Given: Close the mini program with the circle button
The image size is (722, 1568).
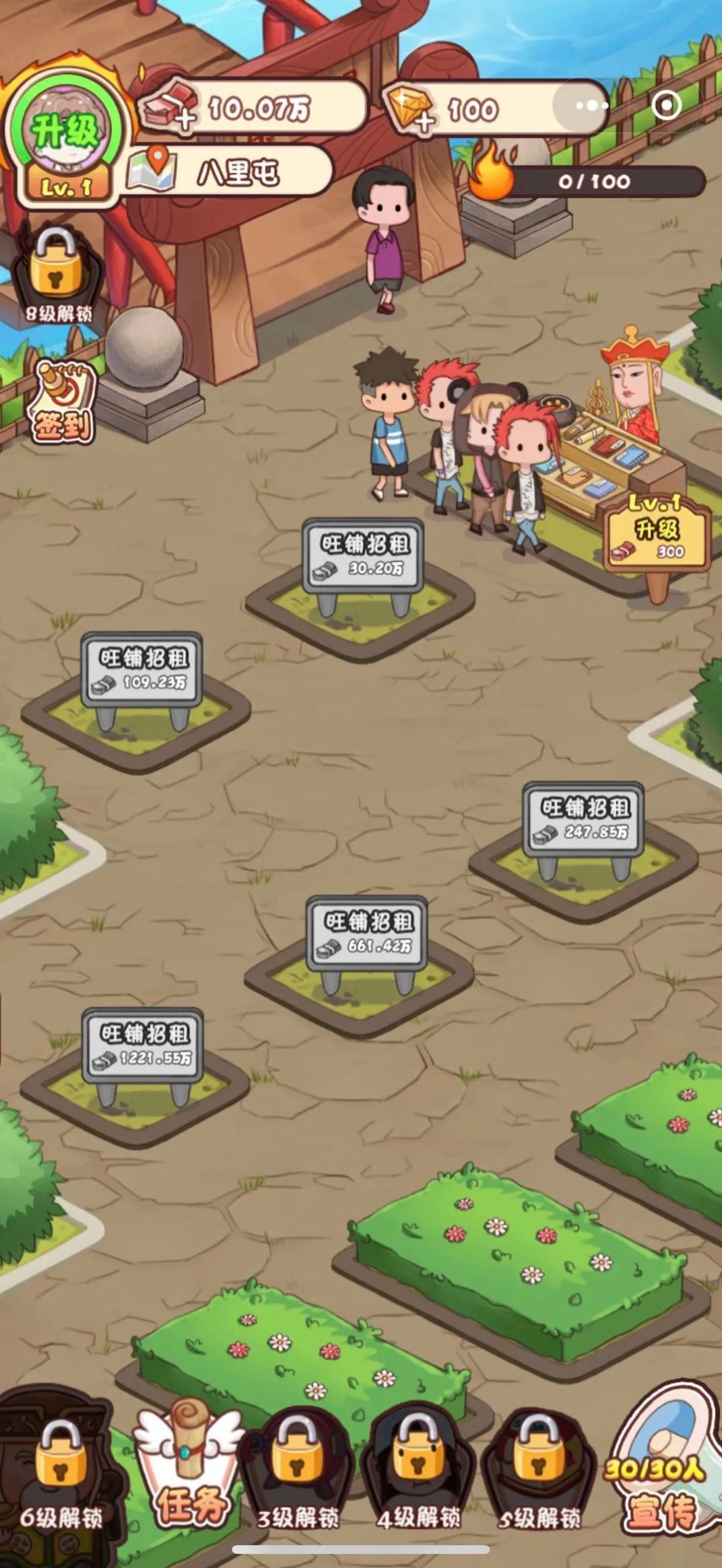Looking at the screenshot, I should point(667,106).
